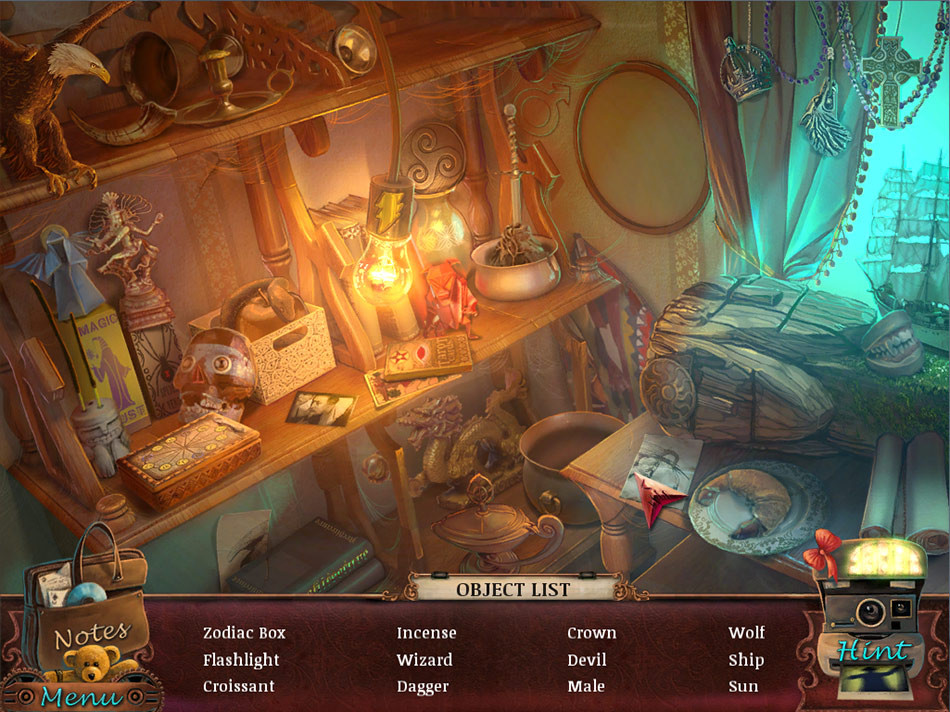Open the Notes bag
950x712 pixels.
(x=88, y=612)
